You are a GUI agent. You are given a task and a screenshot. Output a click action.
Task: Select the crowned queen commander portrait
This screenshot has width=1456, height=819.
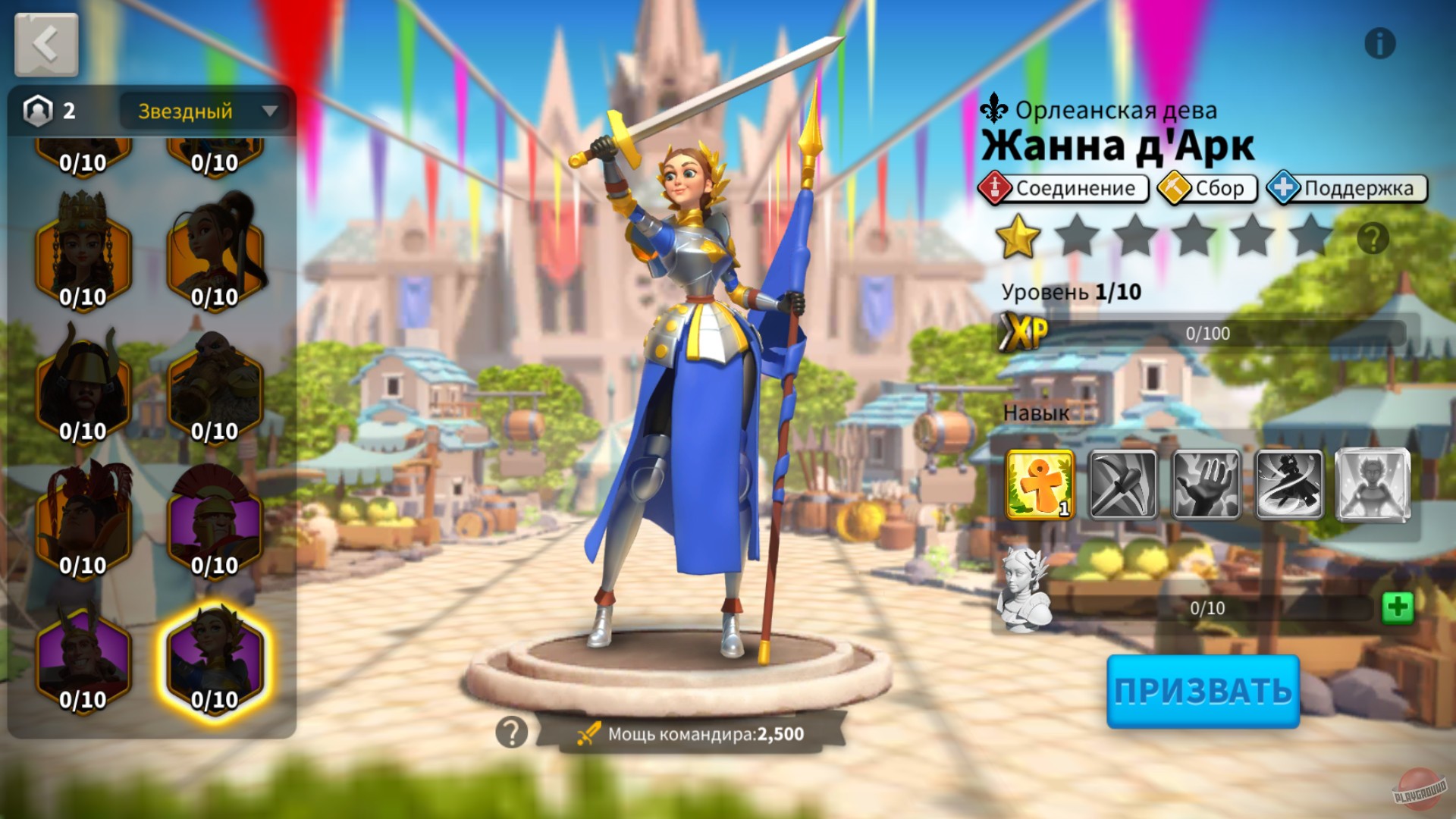click(83, 258)
